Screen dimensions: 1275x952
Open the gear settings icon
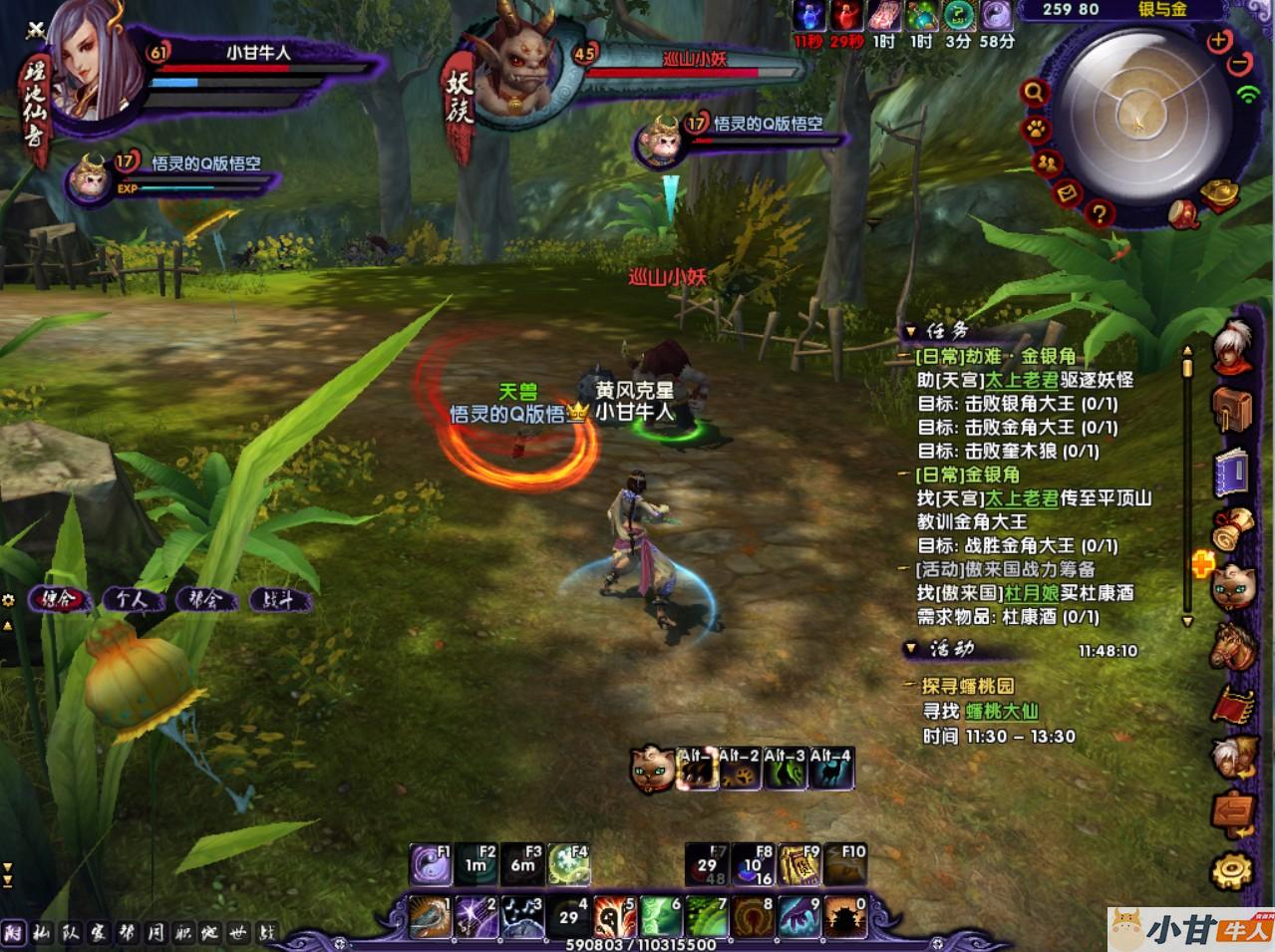(1232, 870)
